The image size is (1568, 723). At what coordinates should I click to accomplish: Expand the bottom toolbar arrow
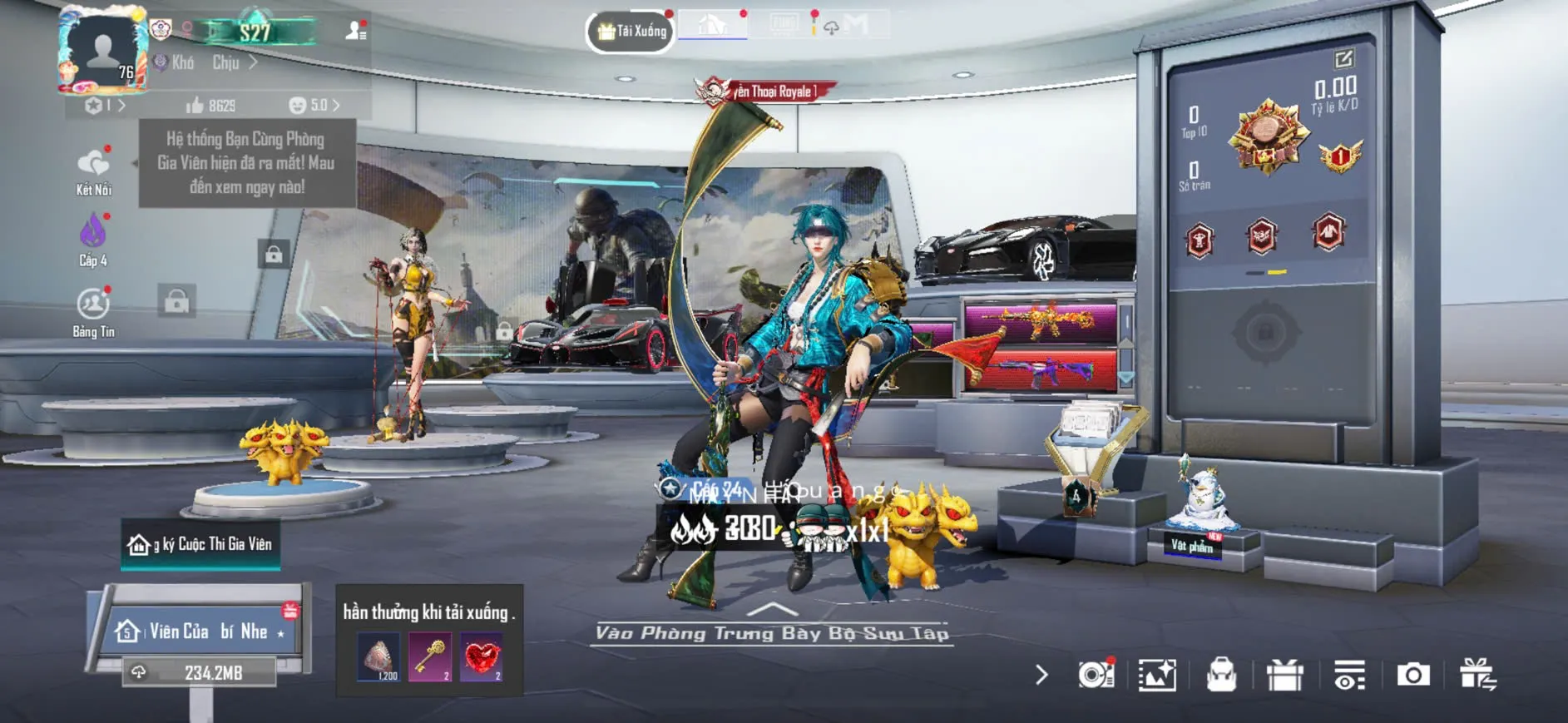[x=1041, y=675]
